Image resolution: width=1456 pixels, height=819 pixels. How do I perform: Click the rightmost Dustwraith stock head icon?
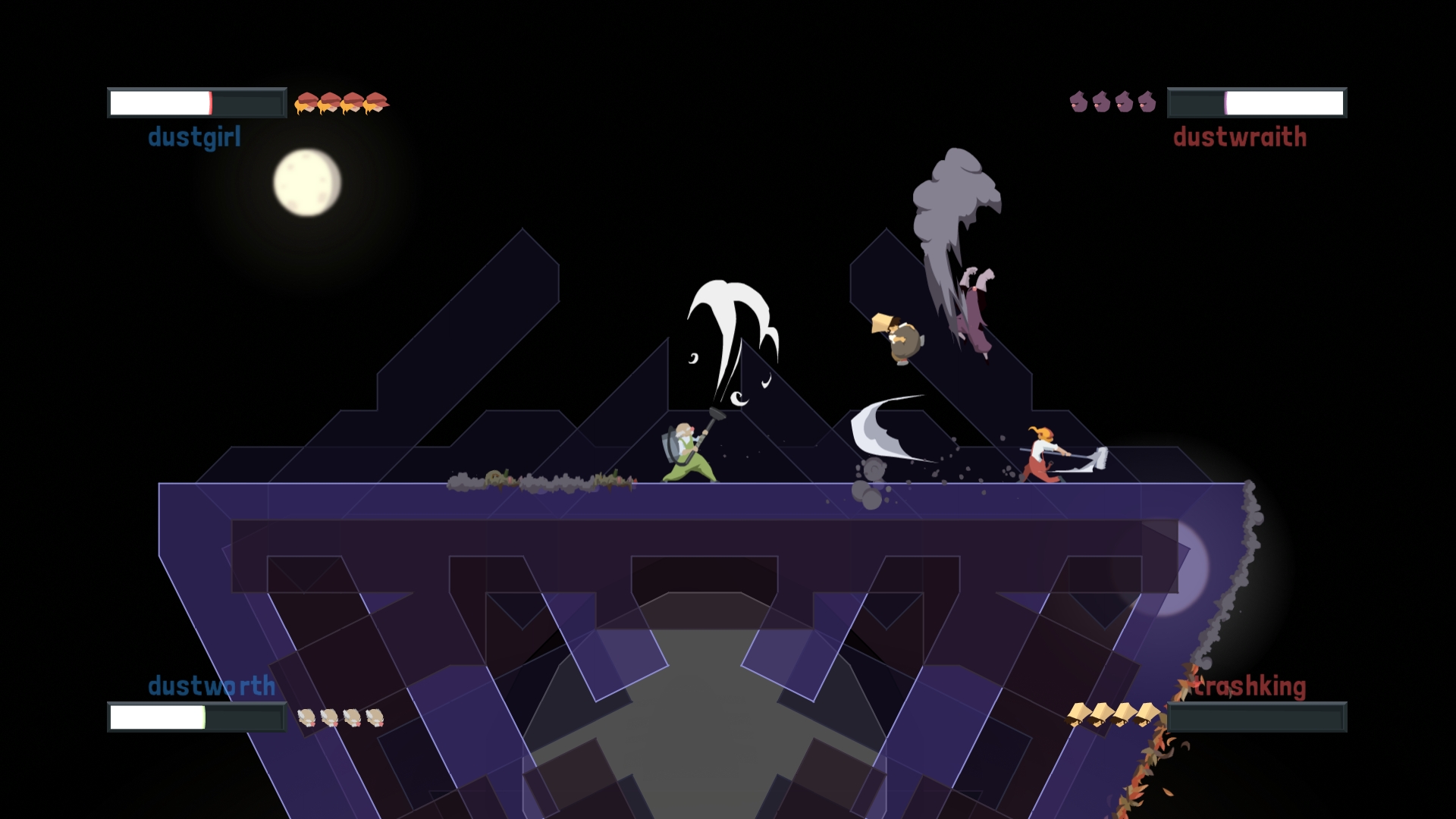pyautogui.click(x=1147, y=102)
